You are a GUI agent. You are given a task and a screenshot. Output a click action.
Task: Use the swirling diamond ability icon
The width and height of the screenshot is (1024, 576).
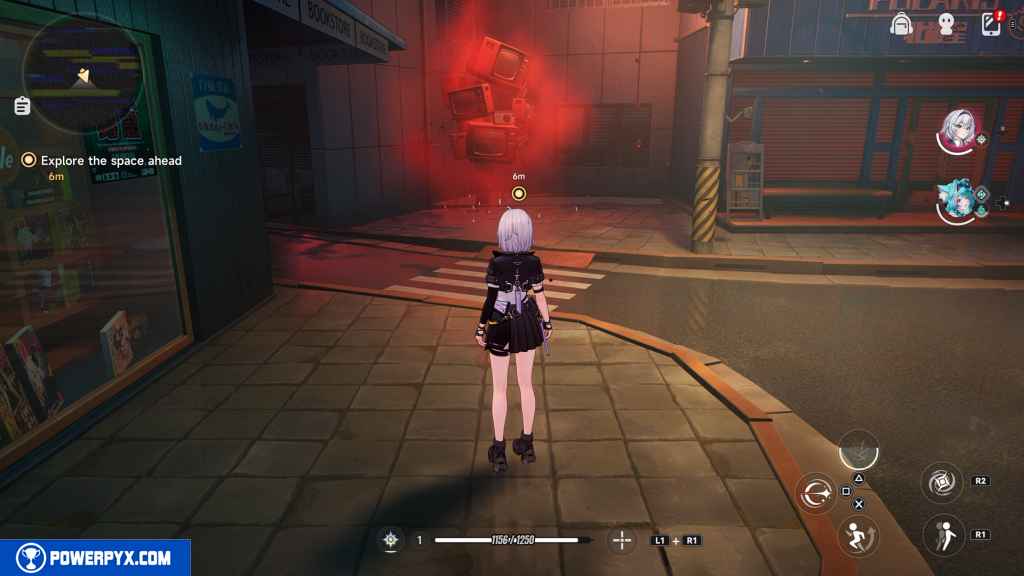tap(942, 482)
